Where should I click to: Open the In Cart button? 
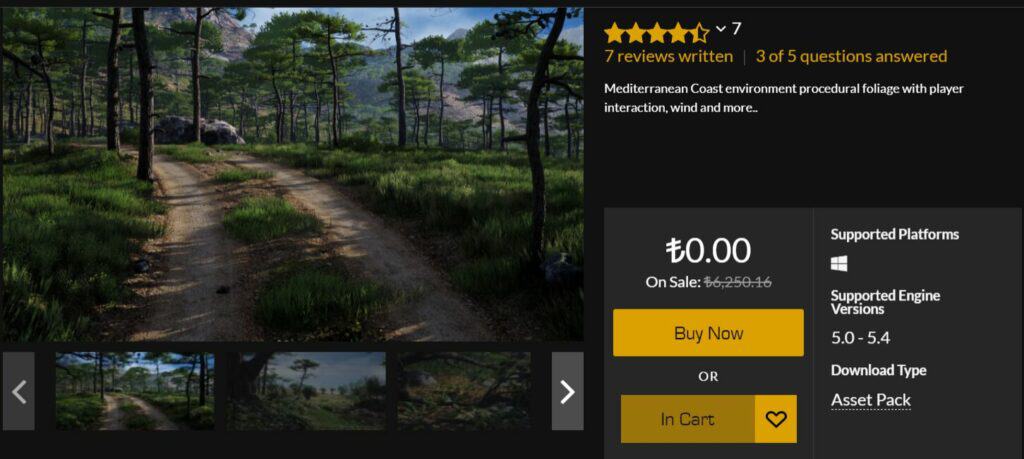tap(687, 419)
